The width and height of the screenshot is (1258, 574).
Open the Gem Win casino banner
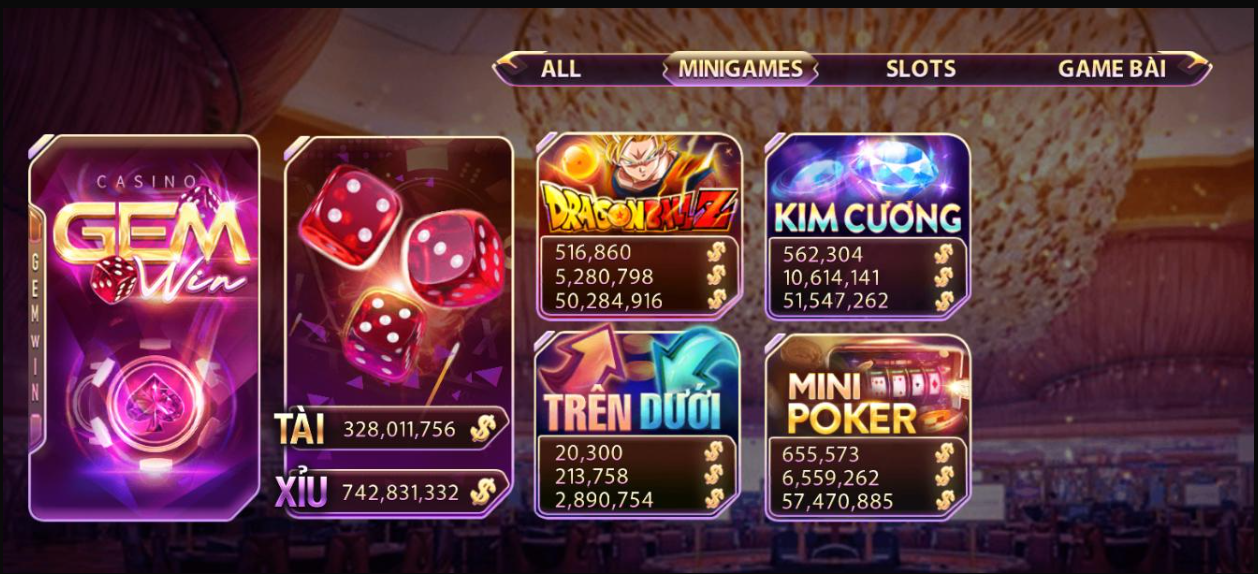pyautogui.click(x=145, y=327)
